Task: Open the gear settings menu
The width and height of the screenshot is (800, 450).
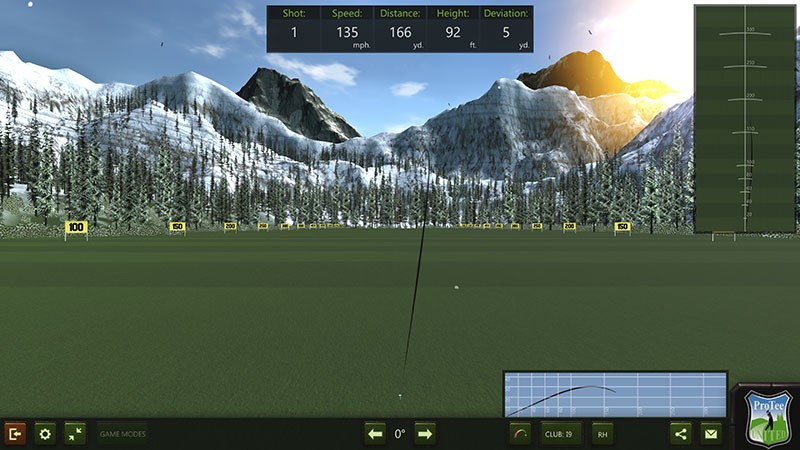Action: point(45,433)
